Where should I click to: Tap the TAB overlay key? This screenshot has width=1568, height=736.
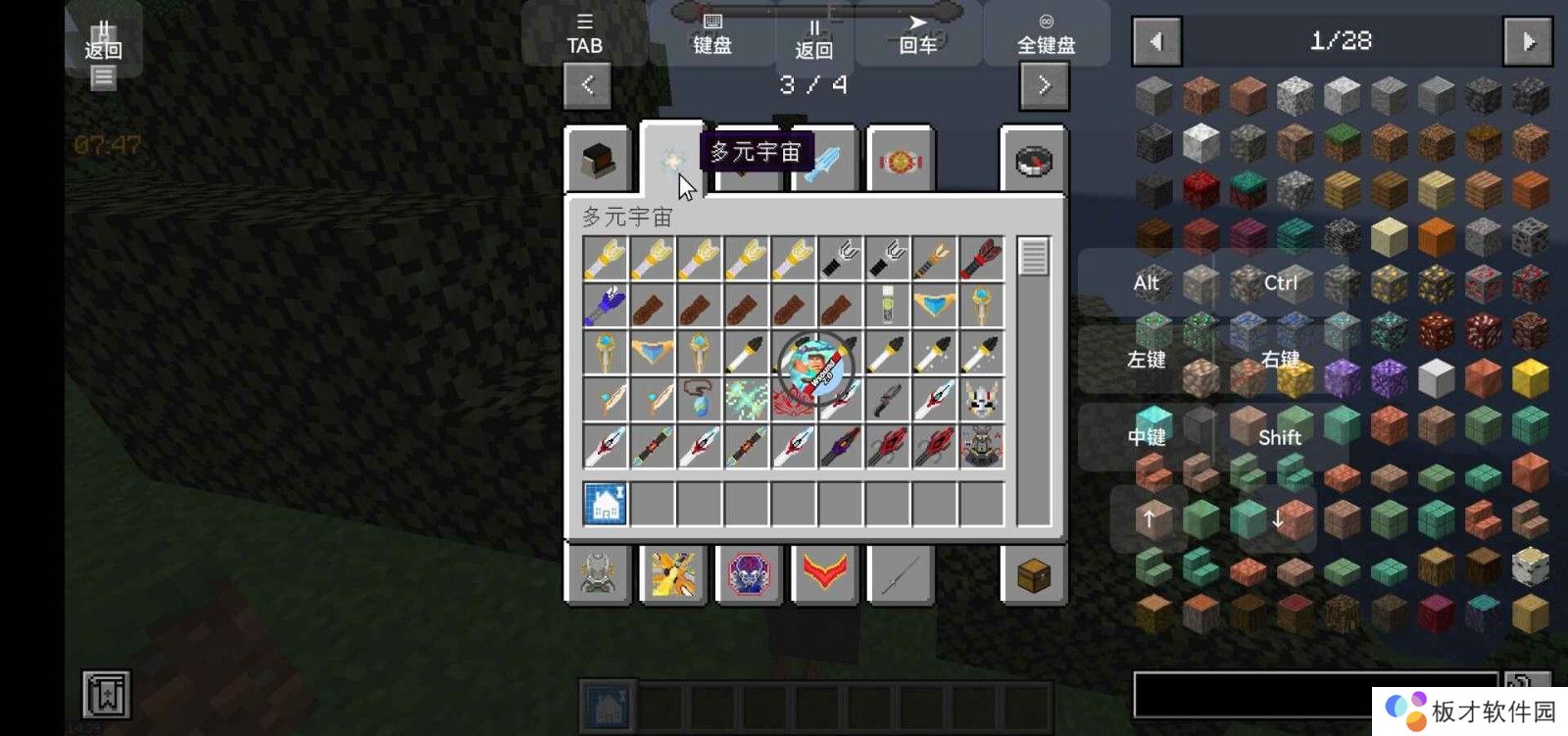[584, 34]
